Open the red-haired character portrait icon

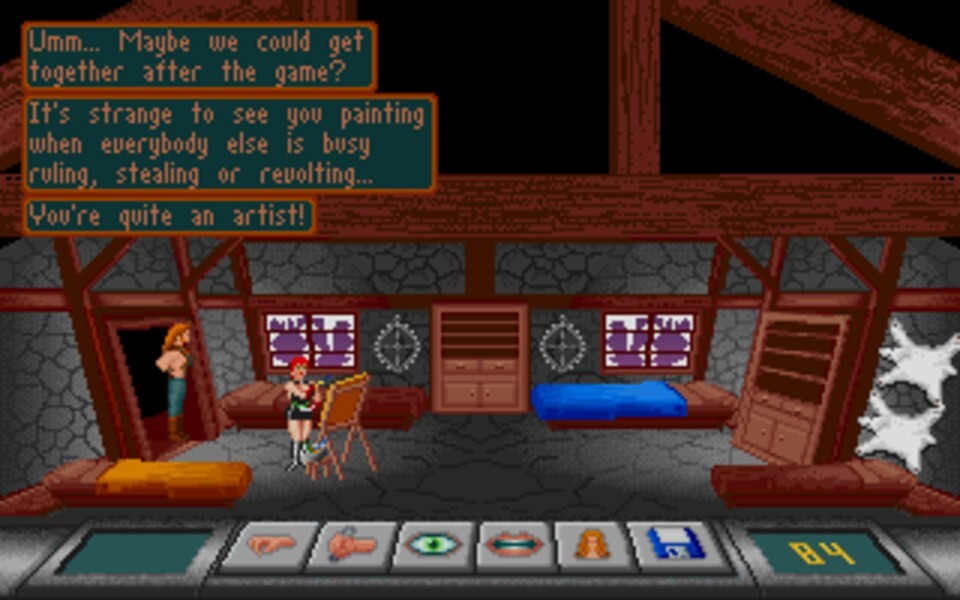pyautogui.click(x=595, y=546)
